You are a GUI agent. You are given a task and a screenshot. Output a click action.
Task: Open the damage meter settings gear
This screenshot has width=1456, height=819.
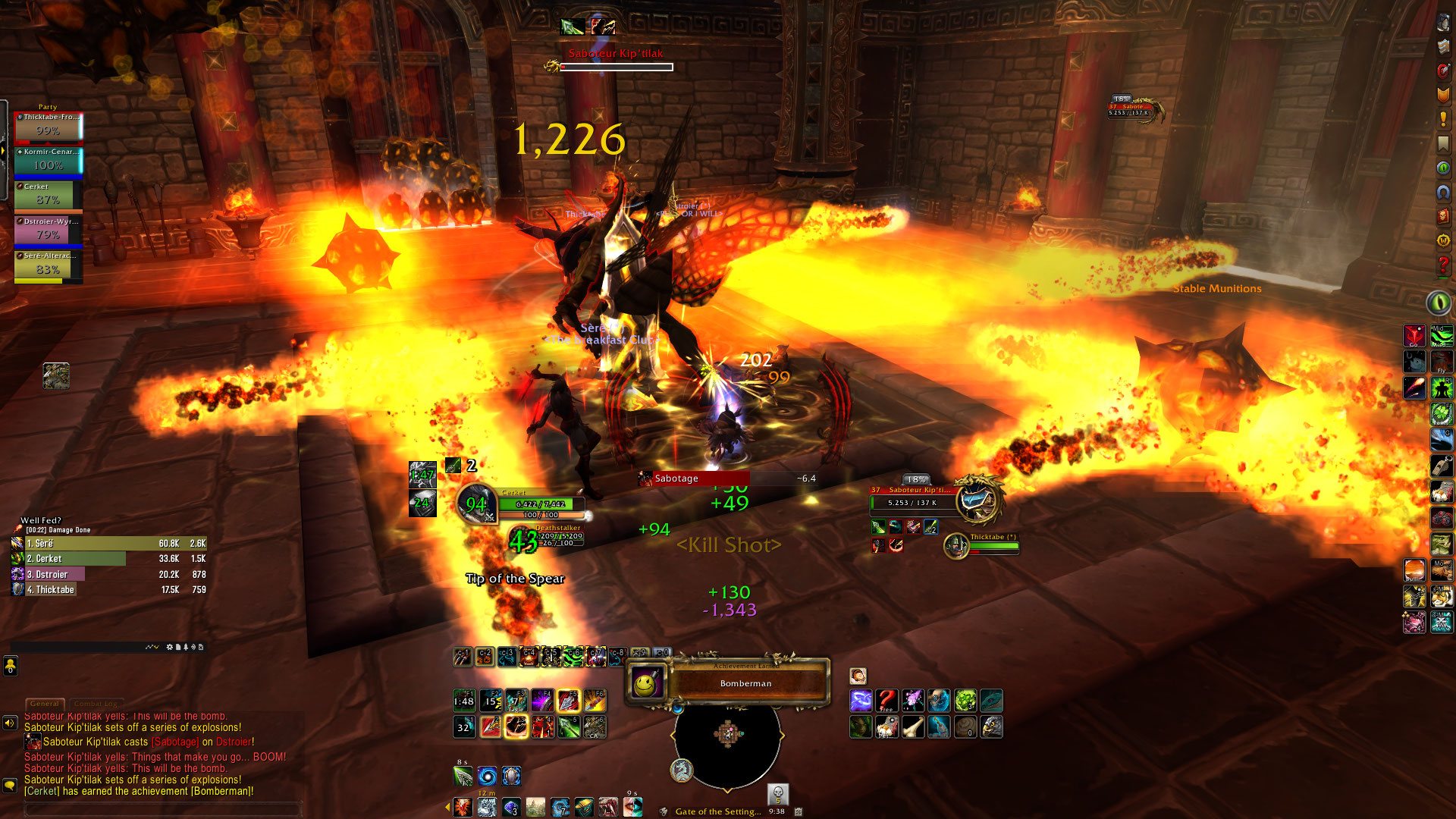[169, 648]
